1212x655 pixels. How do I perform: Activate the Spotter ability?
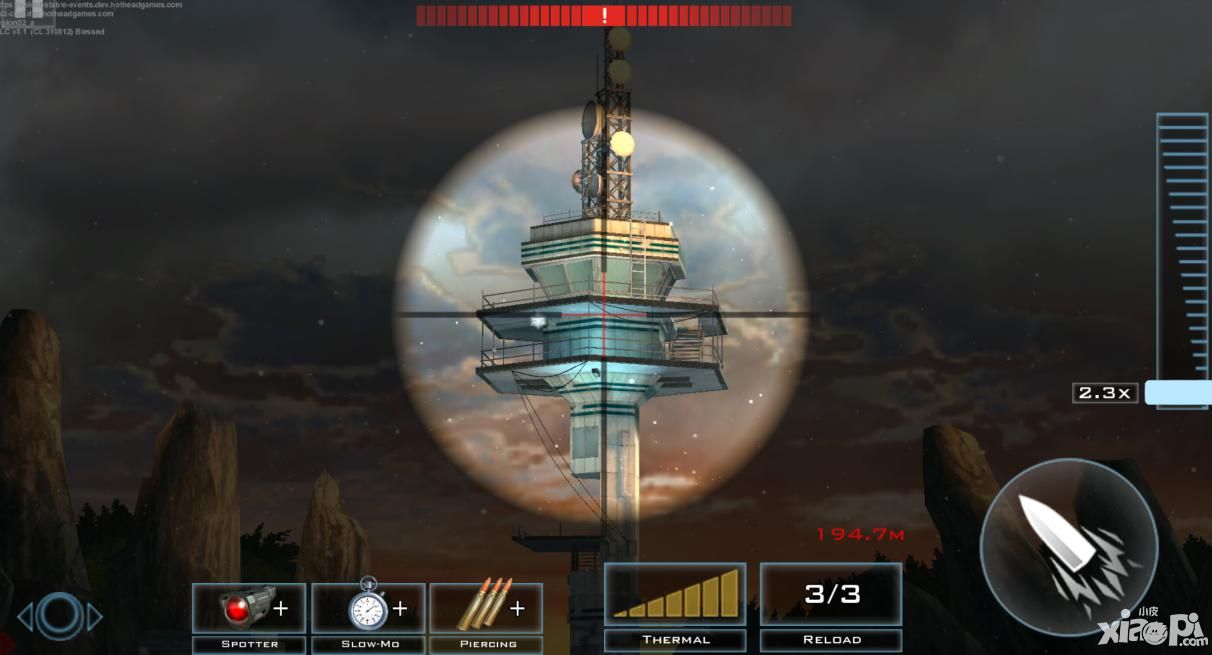(249, 608)
